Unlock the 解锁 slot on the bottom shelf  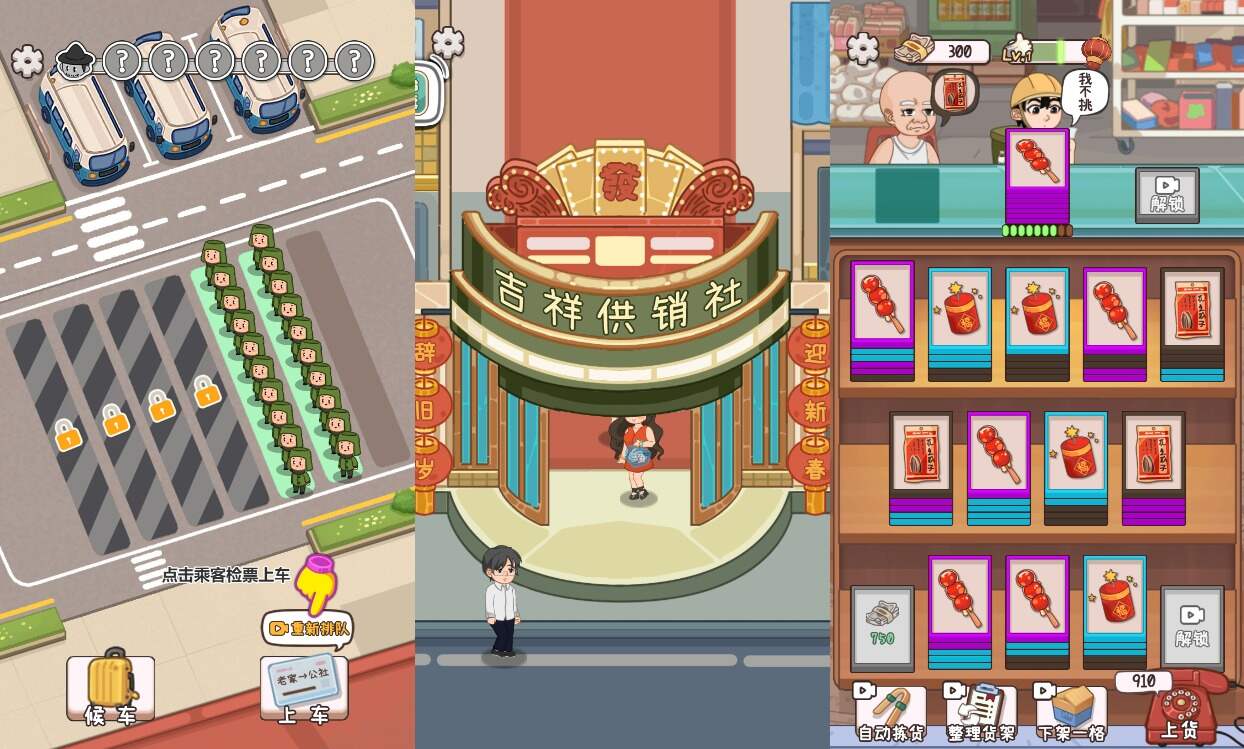pyautogui.click(x=1192, y=625)
